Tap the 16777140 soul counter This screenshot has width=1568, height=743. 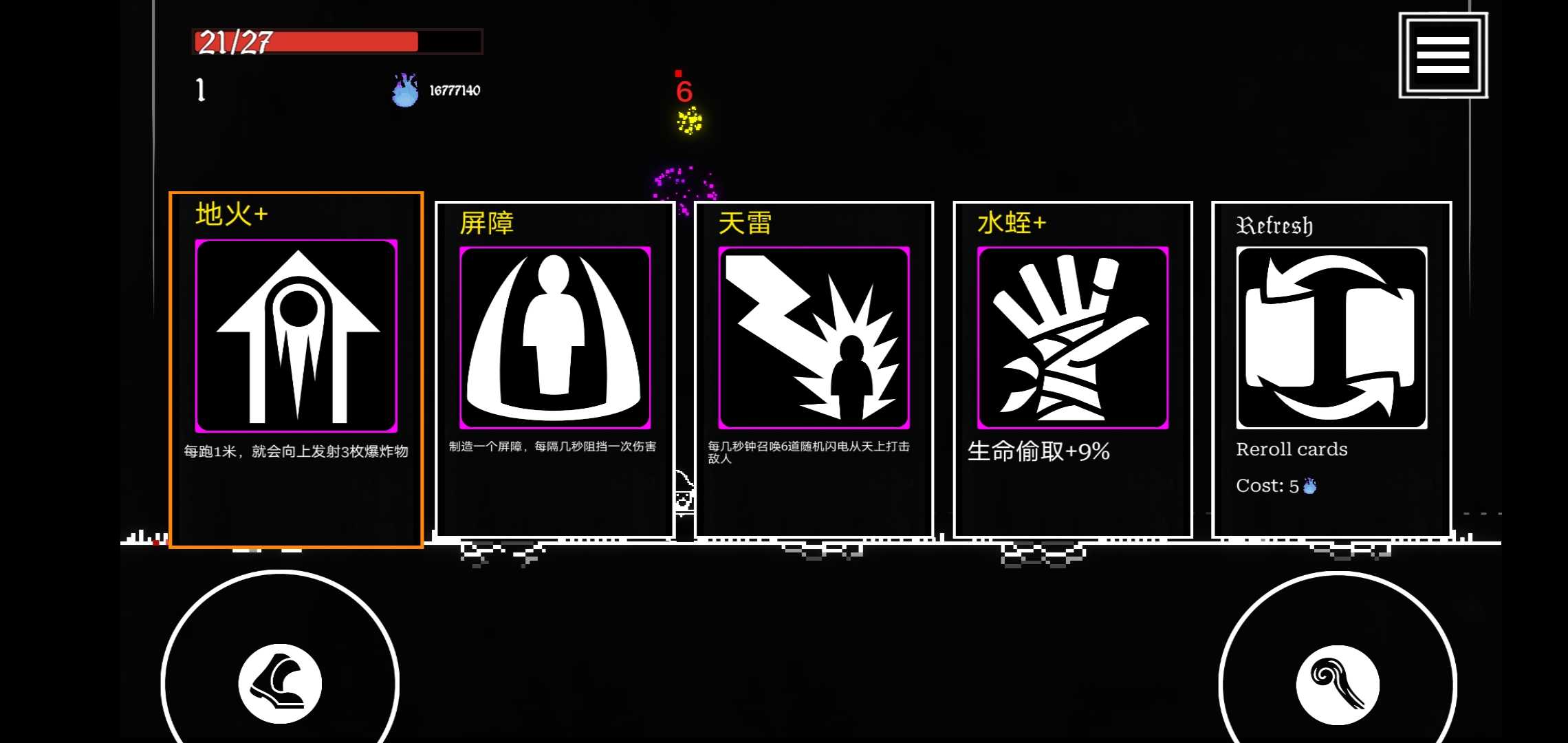click(454, 89)
